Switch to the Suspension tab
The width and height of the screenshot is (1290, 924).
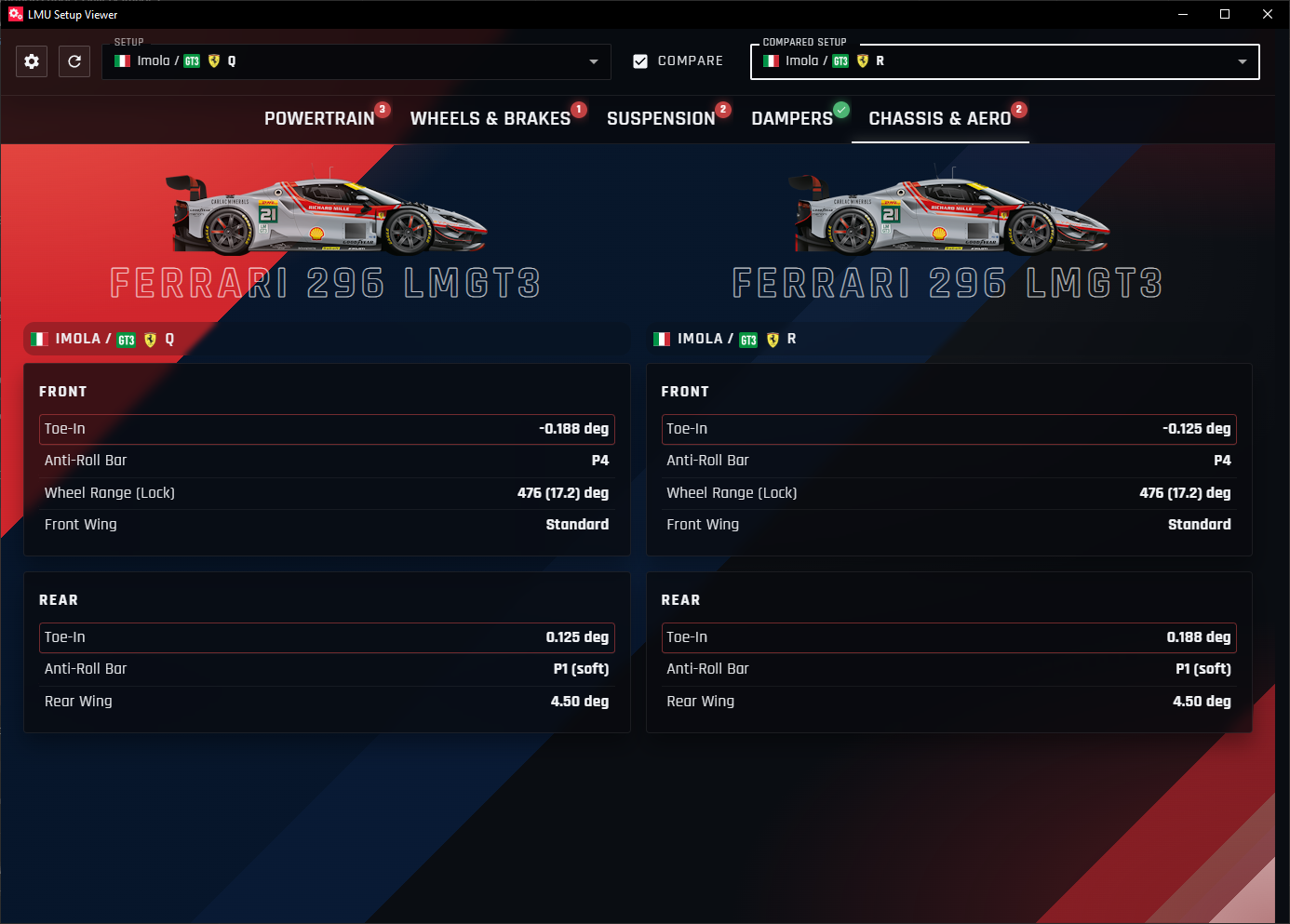pos(662,118)
